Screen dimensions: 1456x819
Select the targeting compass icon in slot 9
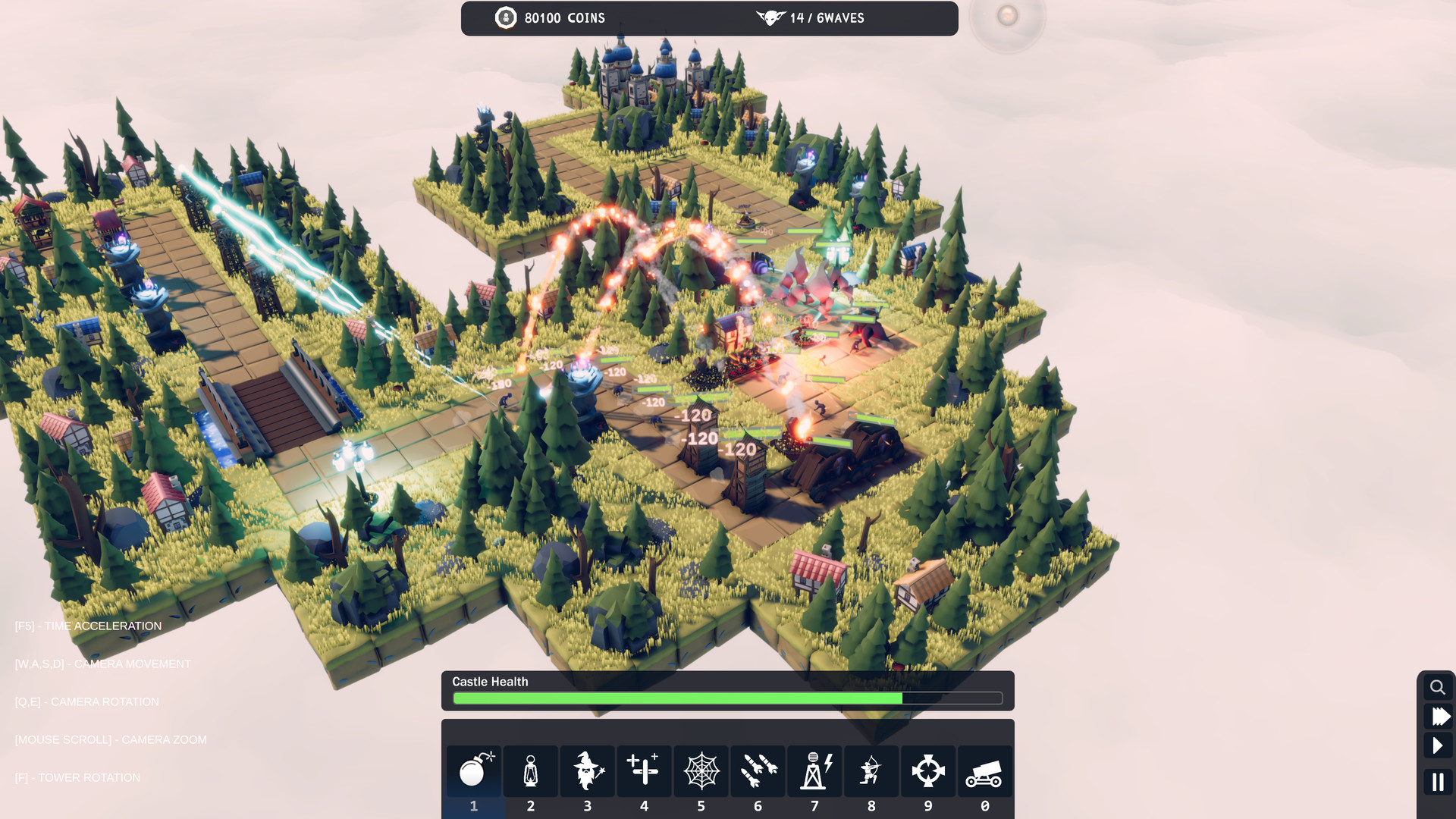(x=928, y=770)
